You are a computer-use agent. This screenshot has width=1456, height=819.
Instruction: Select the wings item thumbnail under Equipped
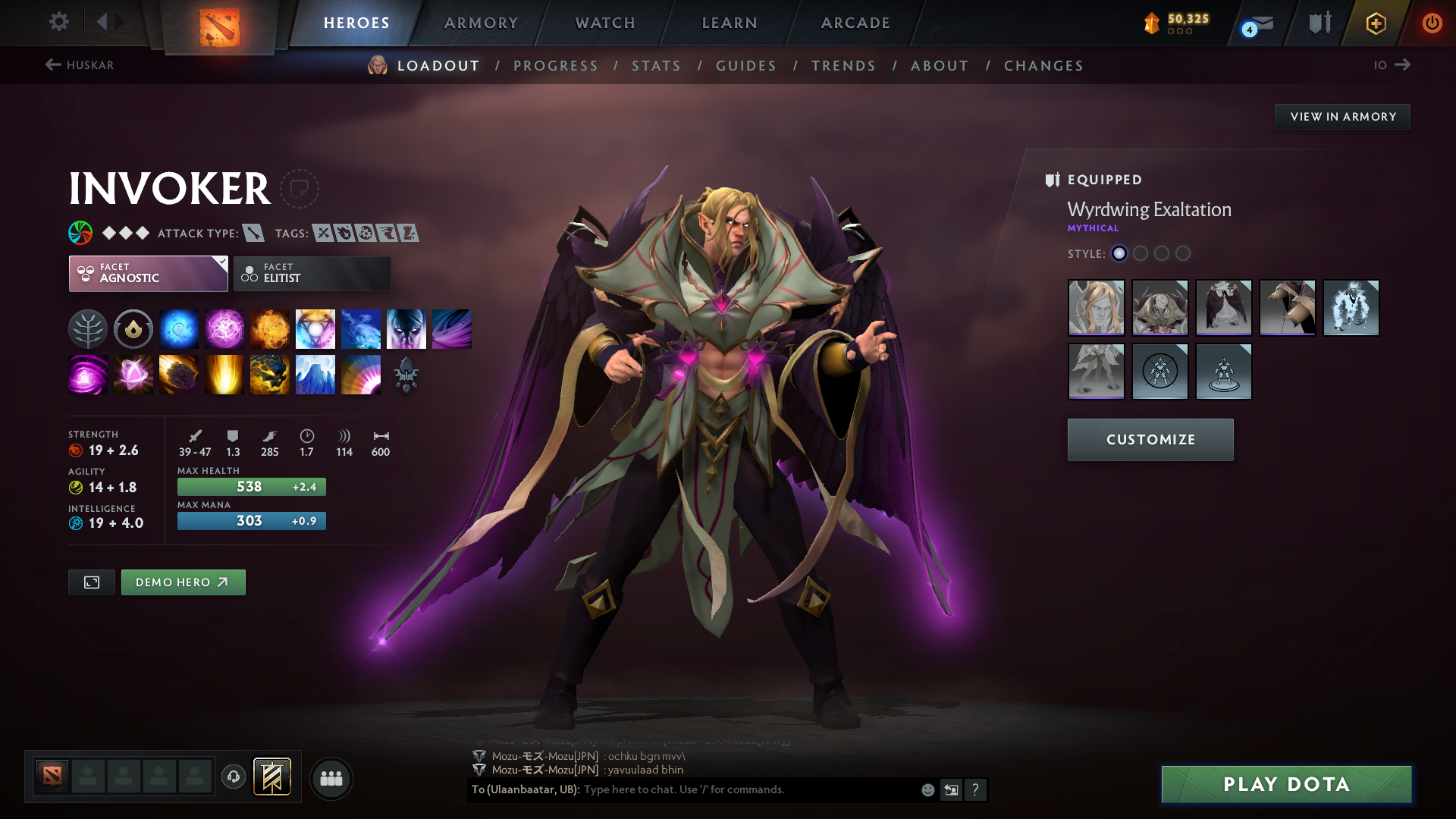[x=1223, y=308]
